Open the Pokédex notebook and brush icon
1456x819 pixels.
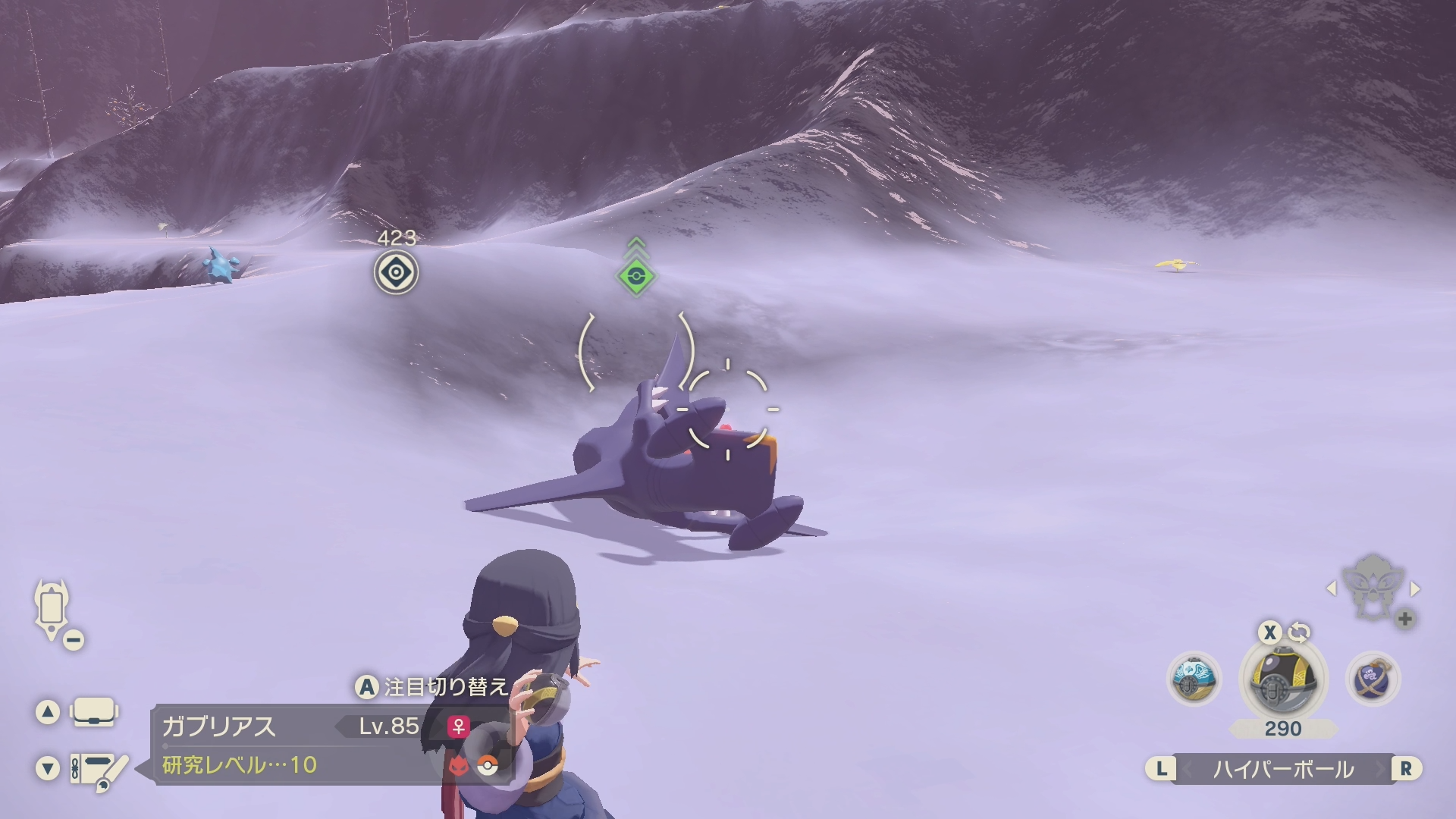tap(99, 769)
